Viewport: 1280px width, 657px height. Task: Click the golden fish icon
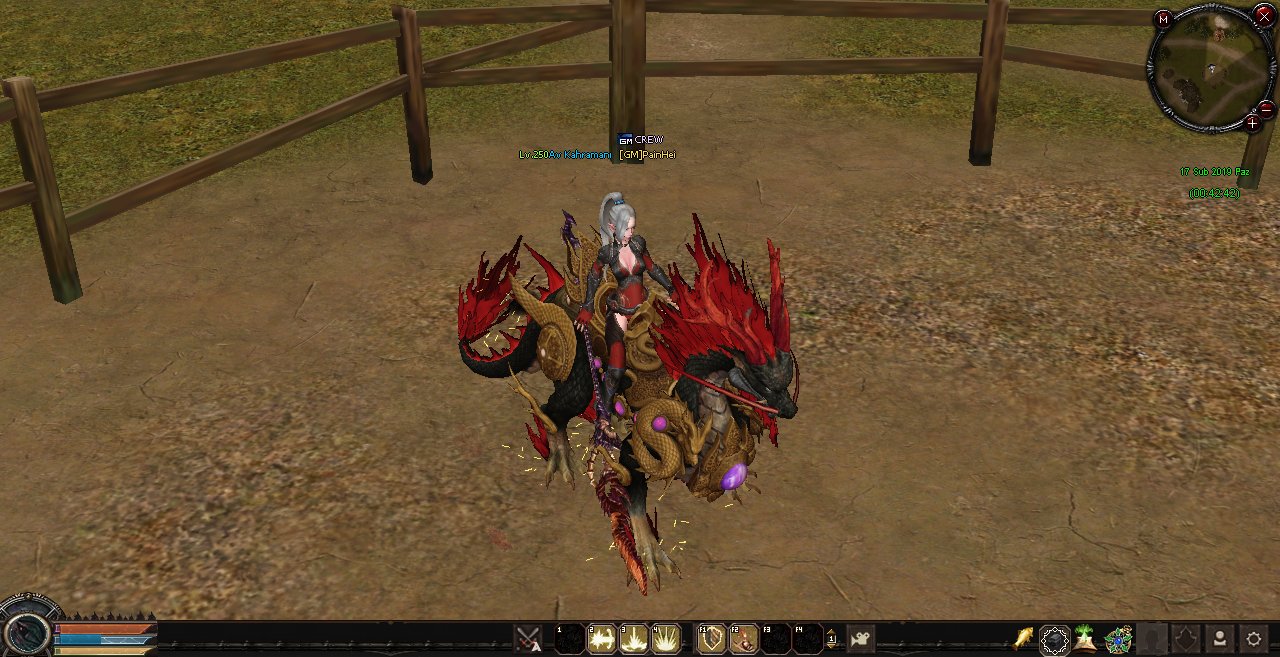pyautogui.click(x=1023, y=638)
